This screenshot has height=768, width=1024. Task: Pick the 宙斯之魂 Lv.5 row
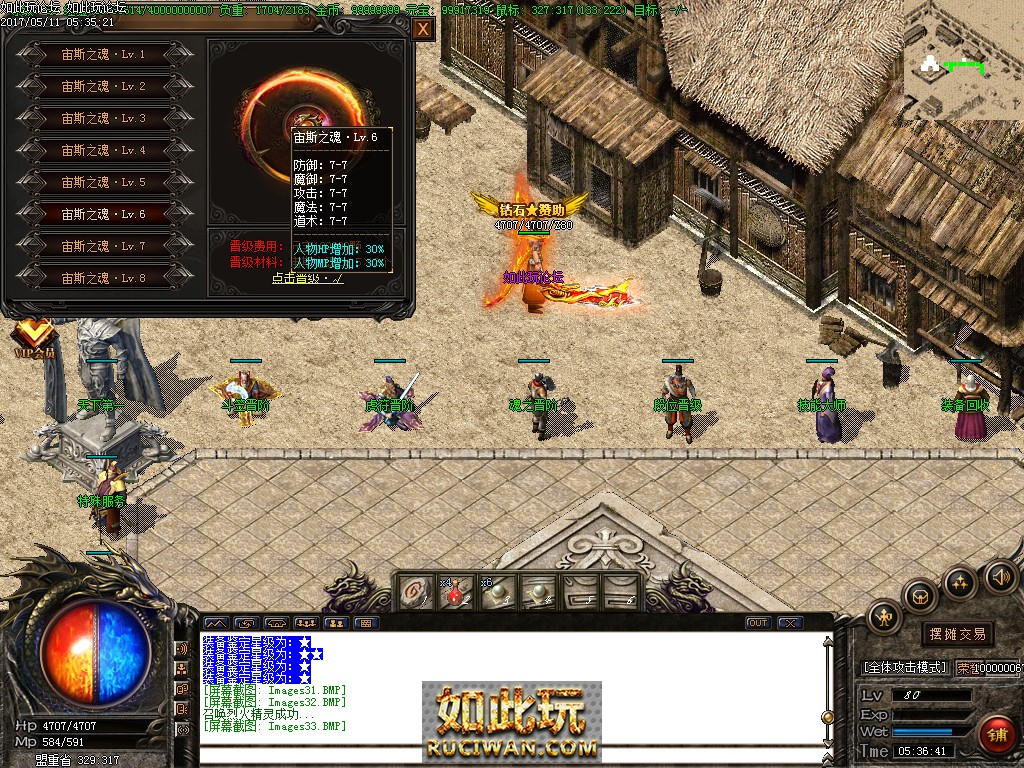point(104,182)
